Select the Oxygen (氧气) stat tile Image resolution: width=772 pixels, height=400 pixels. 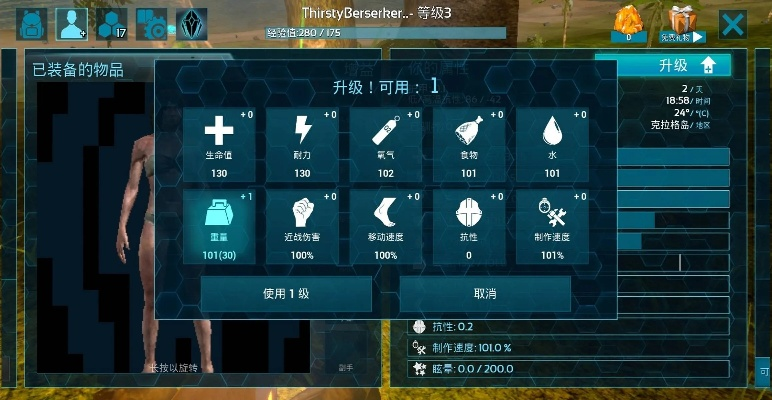point(386,144)
